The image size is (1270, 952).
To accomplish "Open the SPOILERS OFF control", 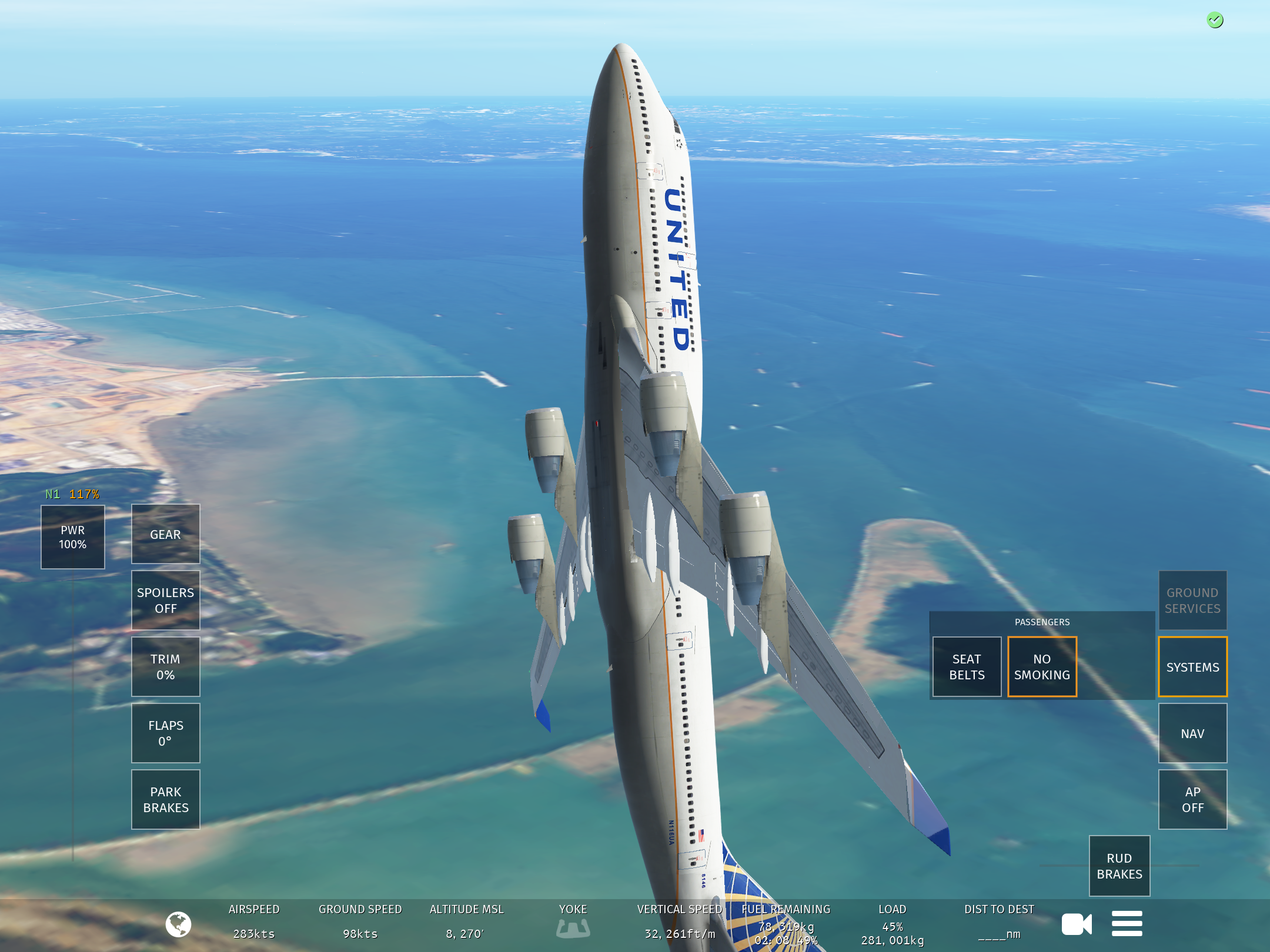I will click(x=165, y=601).
